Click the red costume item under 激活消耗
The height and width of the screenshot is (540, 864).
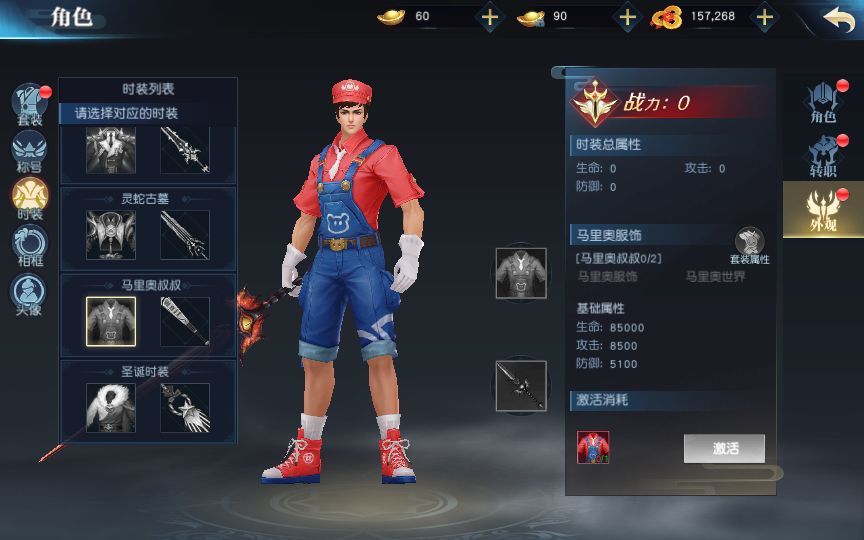point(593,447)
